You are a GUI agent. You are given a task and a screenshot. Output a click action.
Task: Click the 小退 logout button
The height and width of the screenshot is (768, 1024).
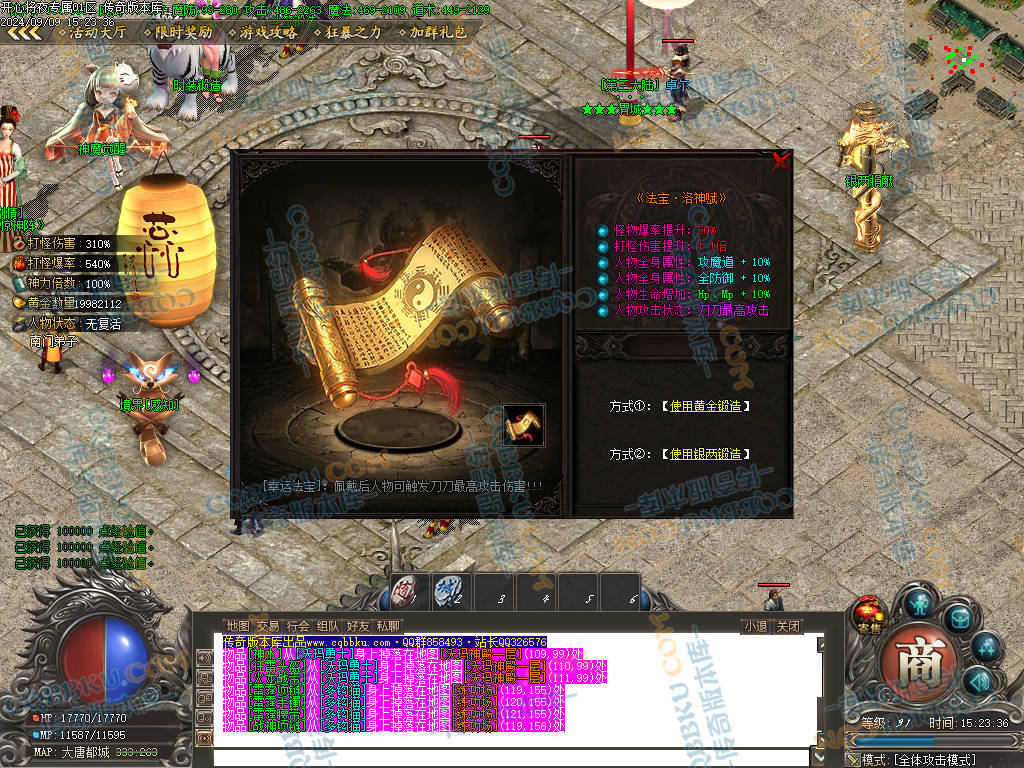[756, 627]
